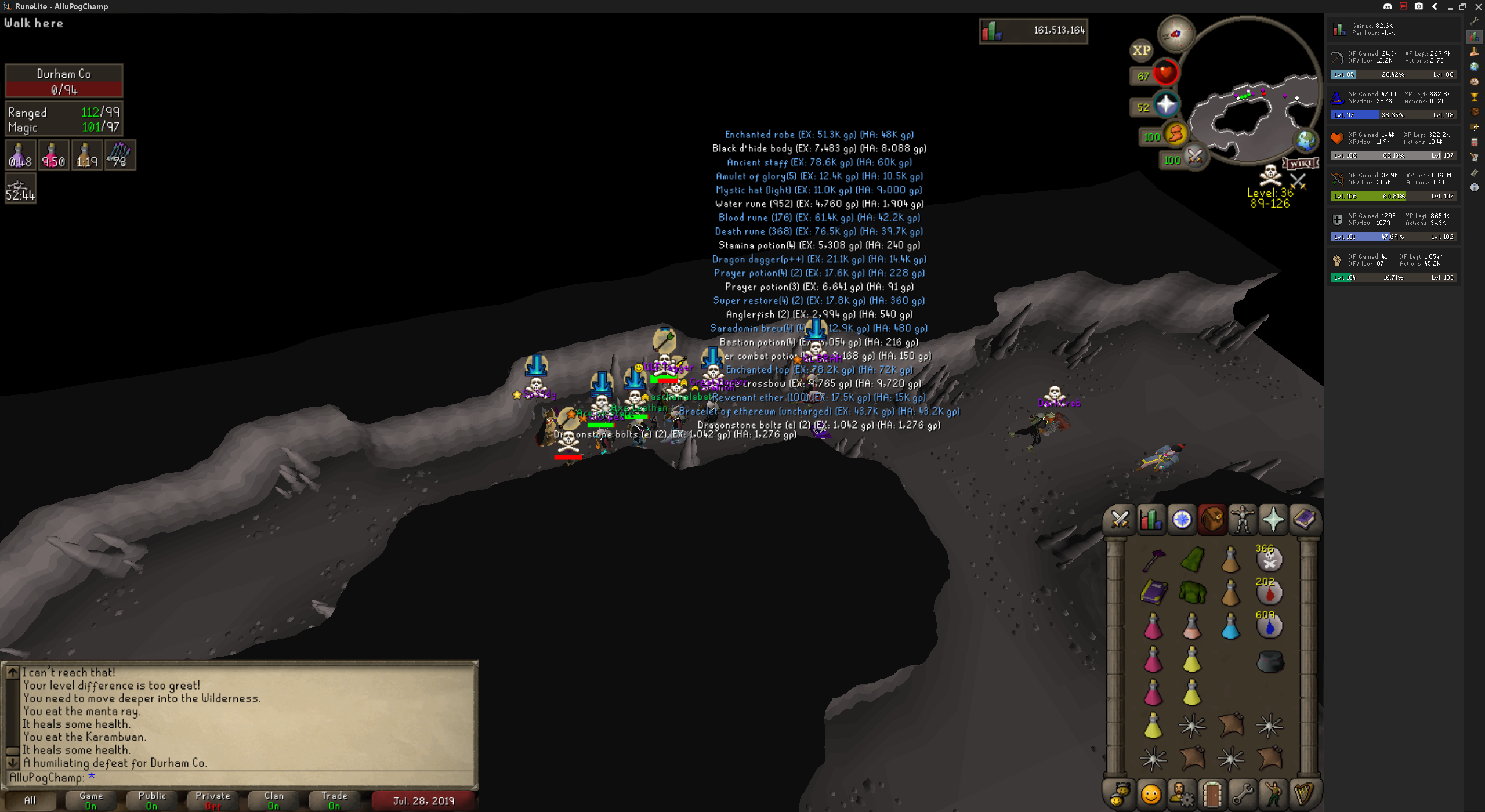Select the purple staff in inventory
Screen dimensions: 1485x812
[x=1153, y=560]
